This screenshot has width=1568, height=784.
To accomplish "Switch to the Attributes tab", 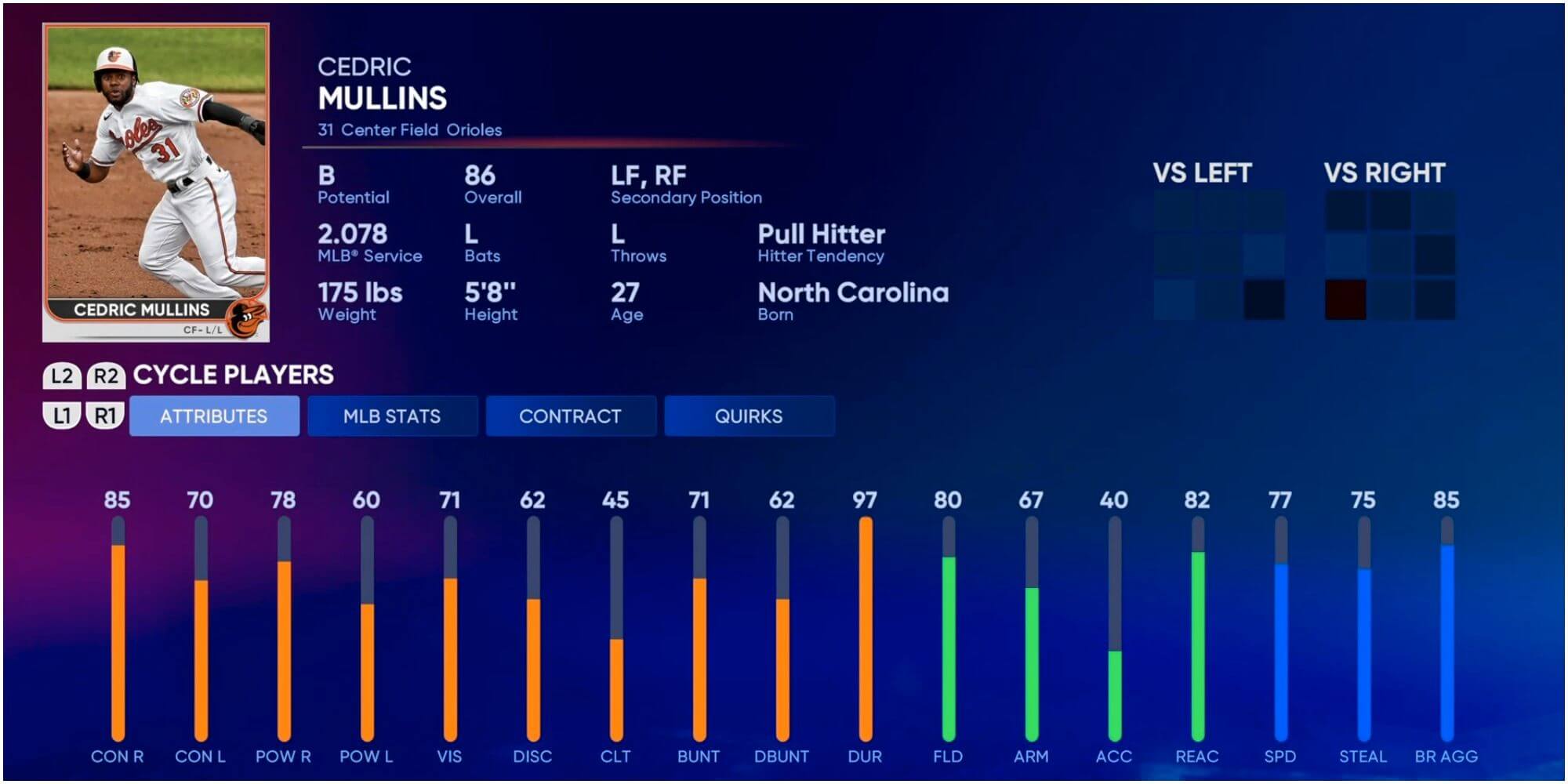I will (214, 416).
